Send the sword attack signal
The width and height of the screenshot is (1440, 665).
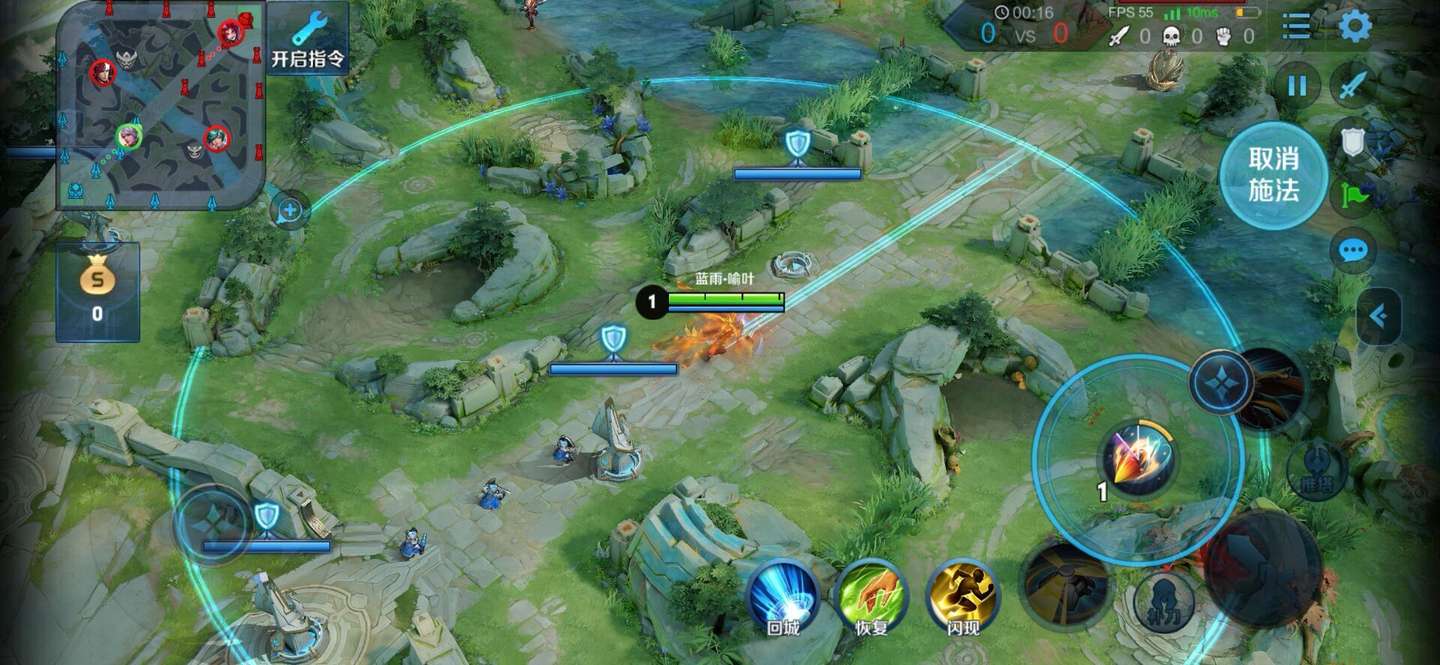pos(1353,86)
